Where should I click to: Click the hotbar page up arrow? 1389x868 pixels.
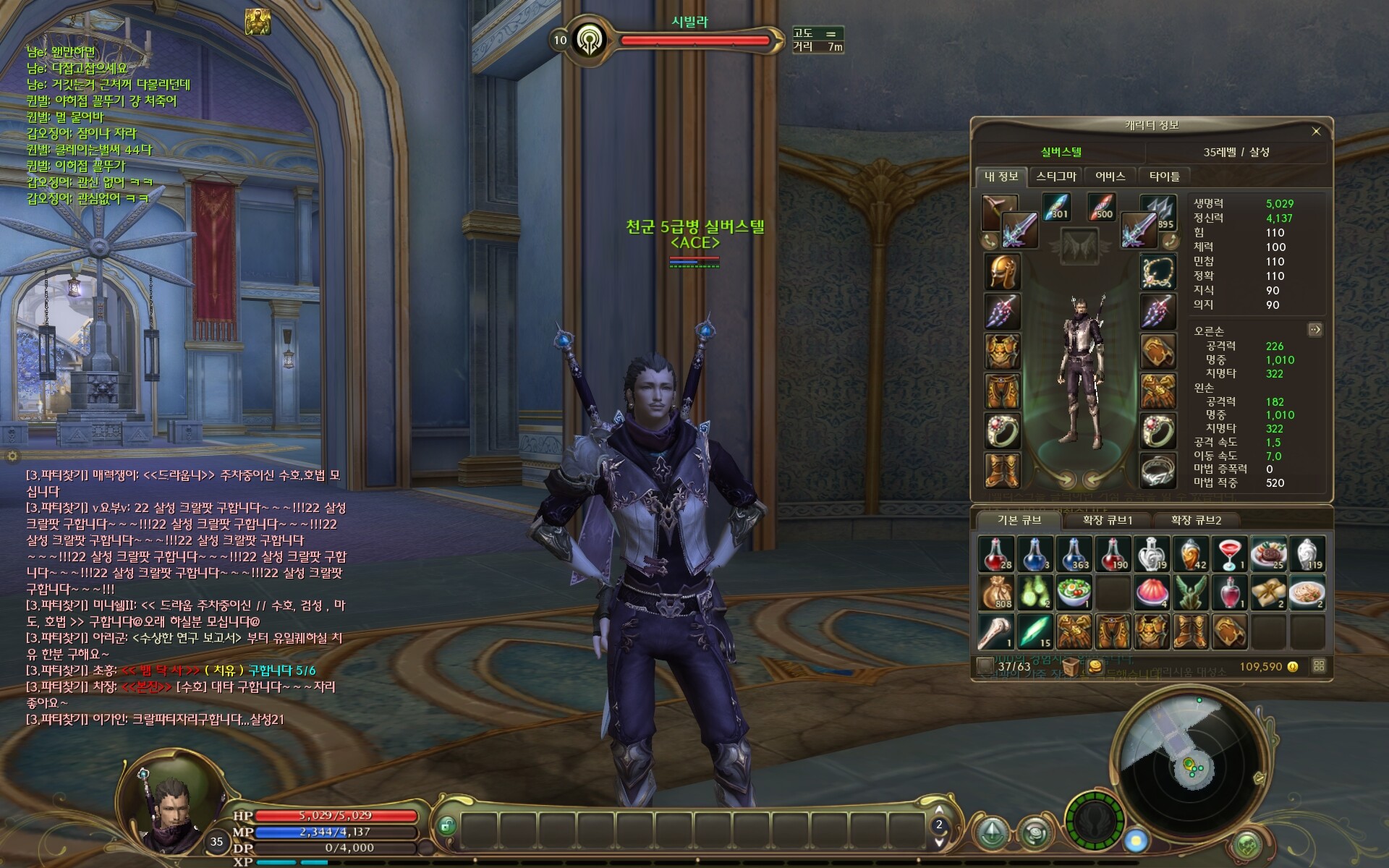(x=939, y=809)
